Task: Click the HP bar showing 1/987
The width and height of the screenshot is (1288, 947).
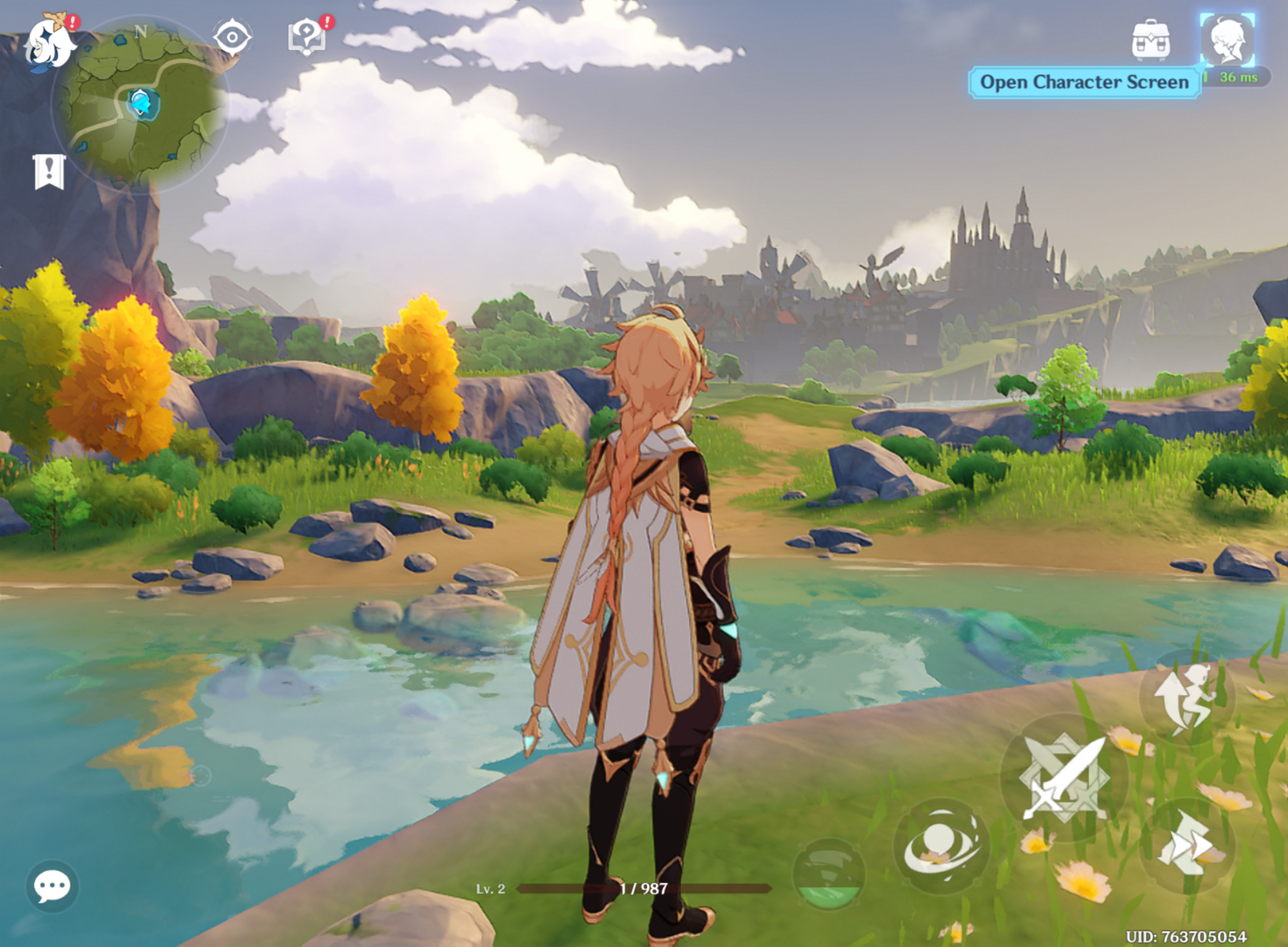Action: pos(643,887)
